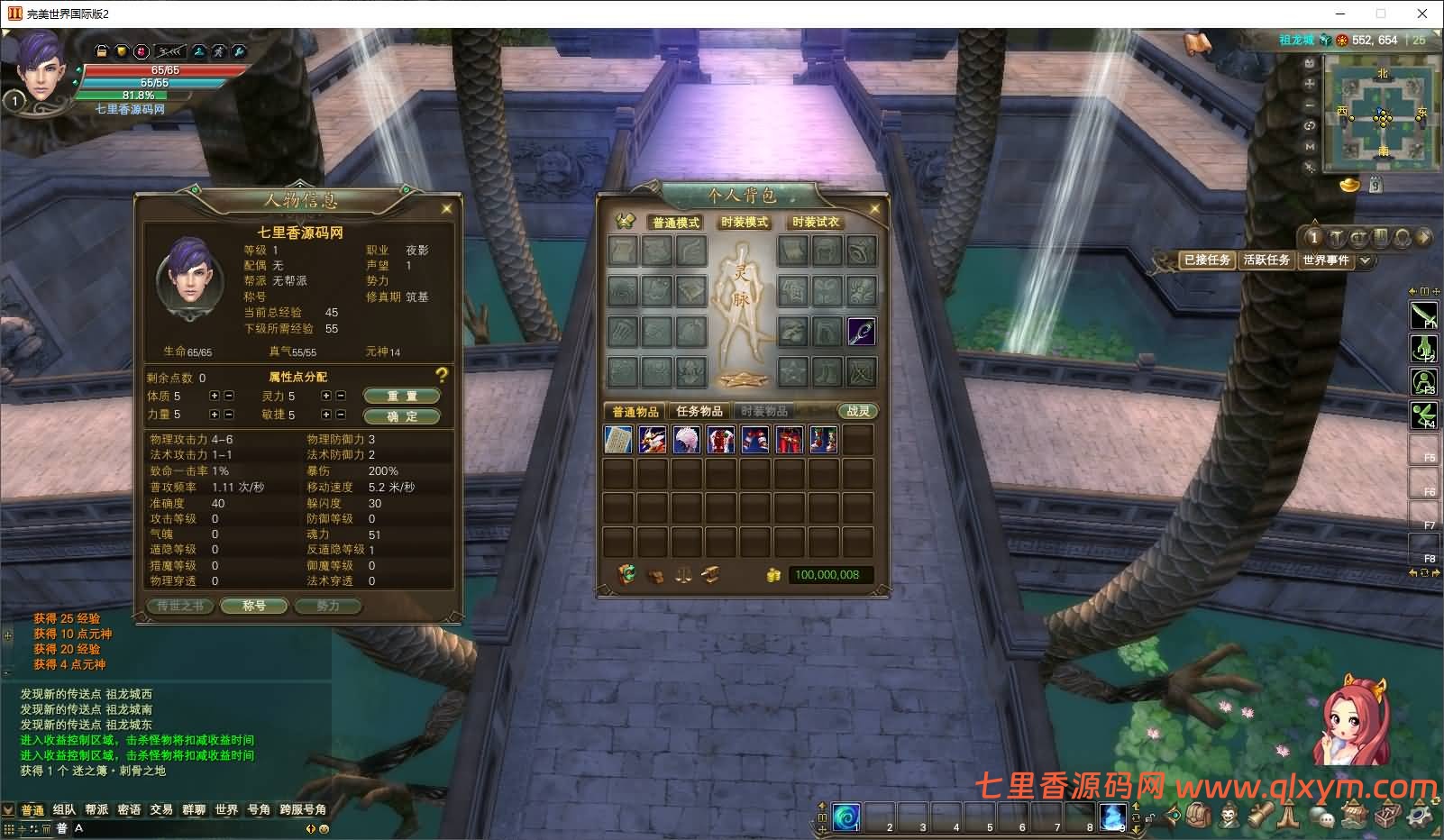Click the 重置 reset attributes button
The height and width of the screenshot is (840, 1444).
(x=402, y=396)
